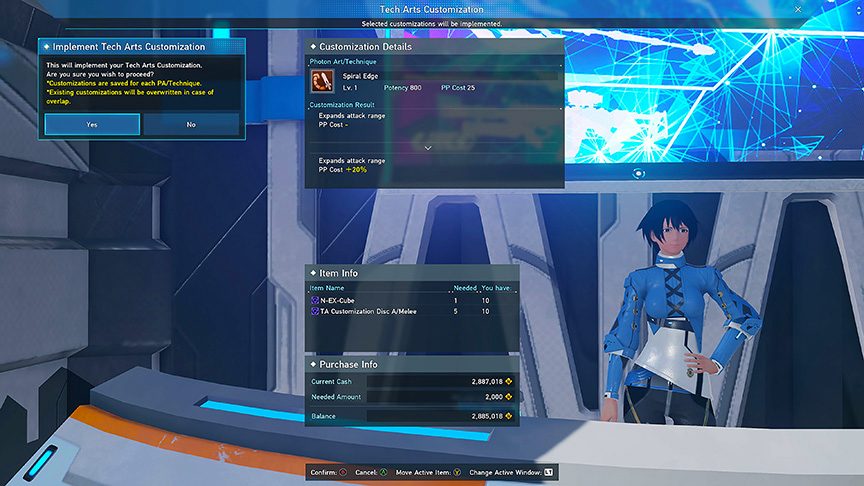Click the N-EX-Cube item row

[x=412, y=300]
